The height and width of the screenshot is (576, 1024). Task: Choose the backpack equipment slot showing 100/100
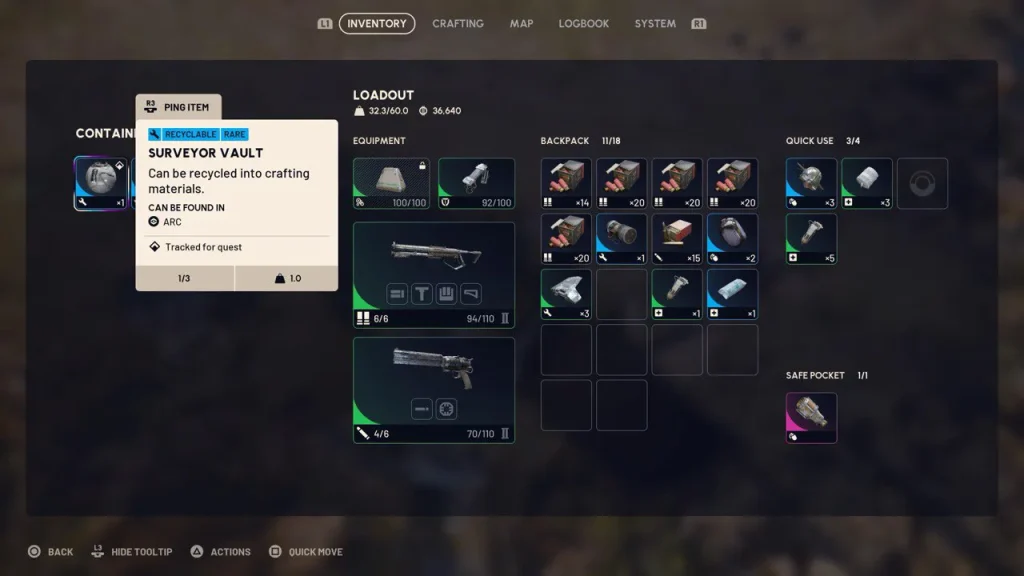(391, 183)
